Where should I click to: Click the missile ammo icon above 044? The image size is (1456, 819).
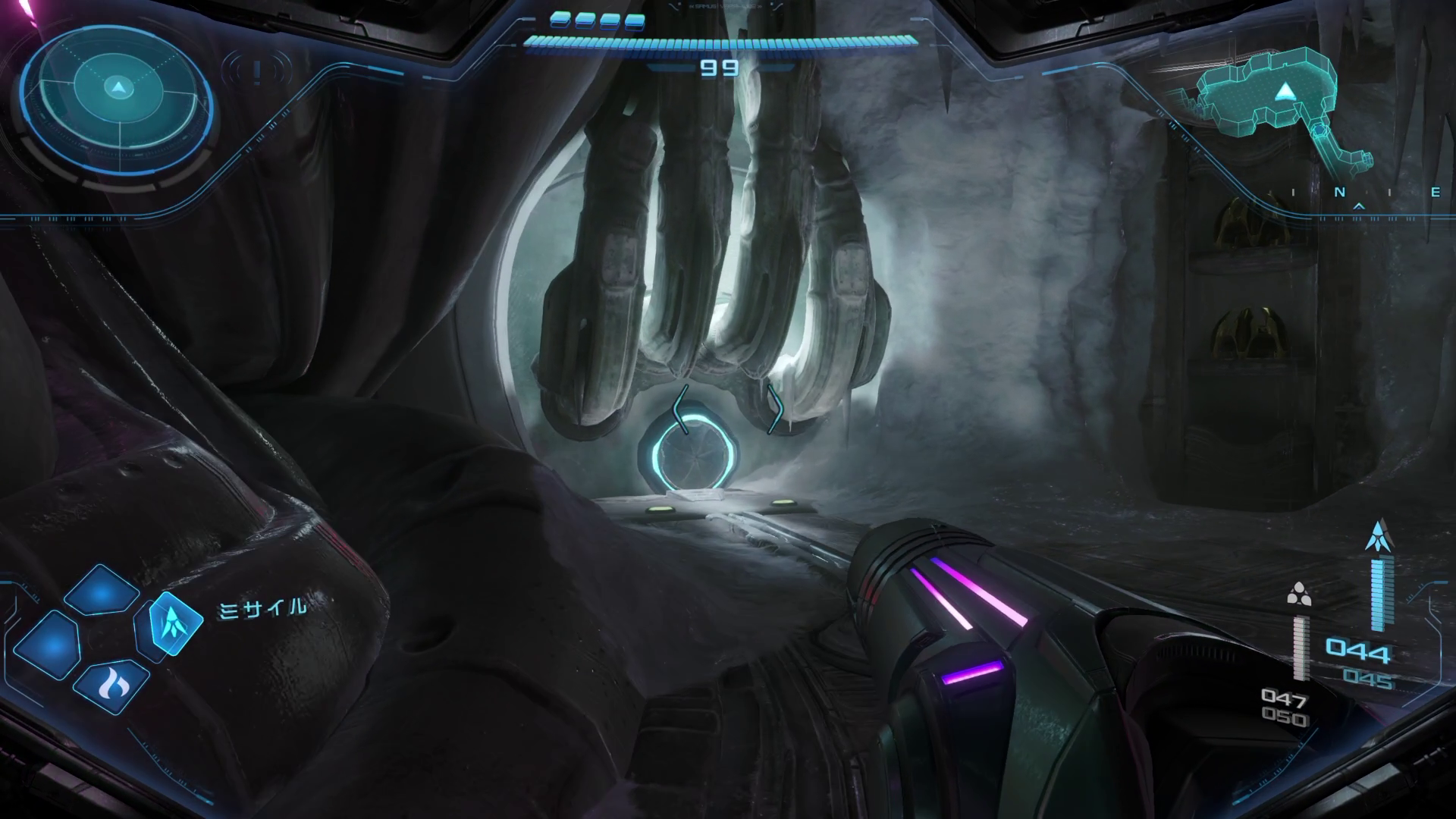pyautogui.click(x=1377, y=536)
